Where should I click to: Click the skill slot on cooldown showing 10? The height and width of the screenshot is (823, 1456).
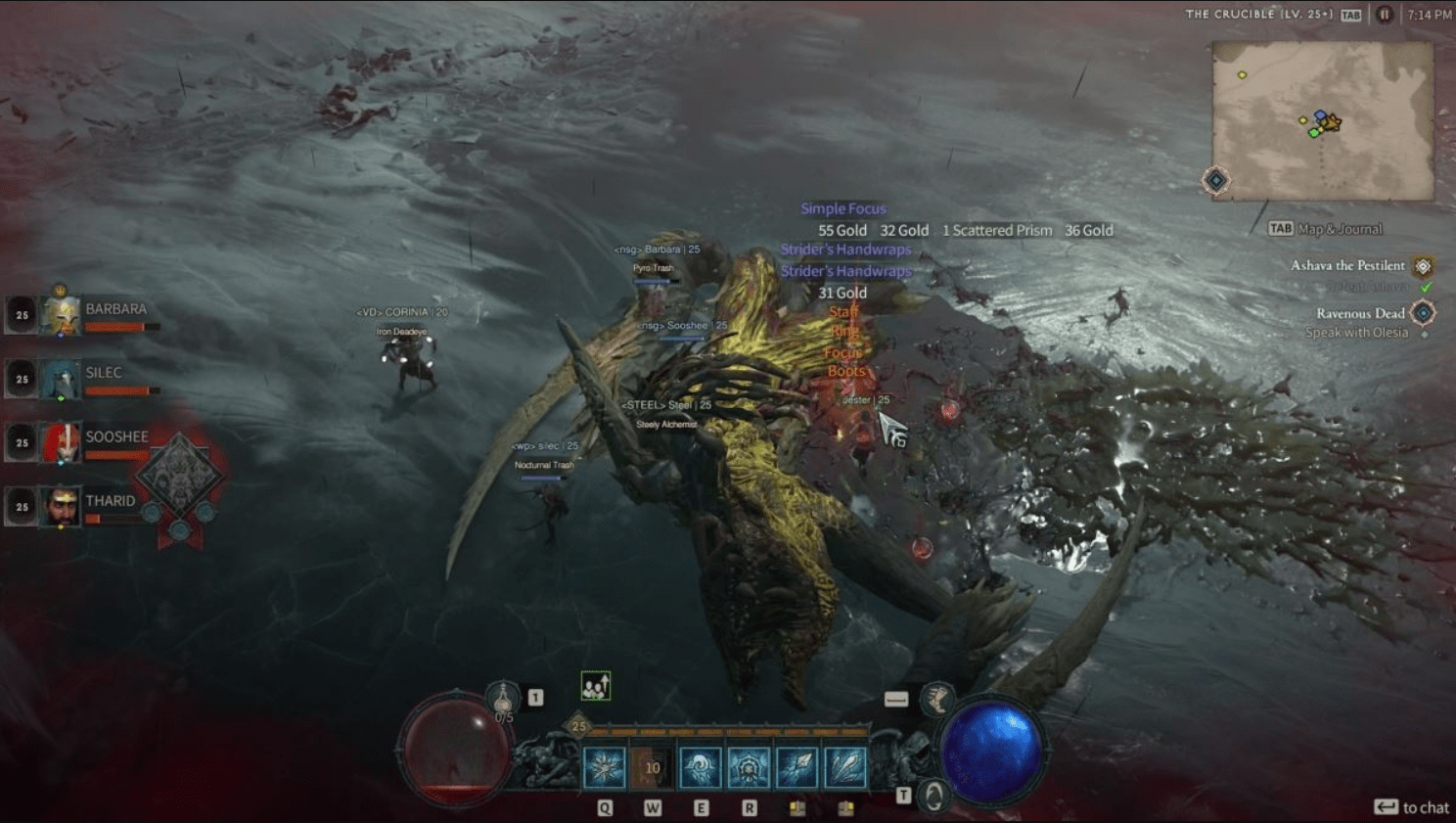coord(652,767)
